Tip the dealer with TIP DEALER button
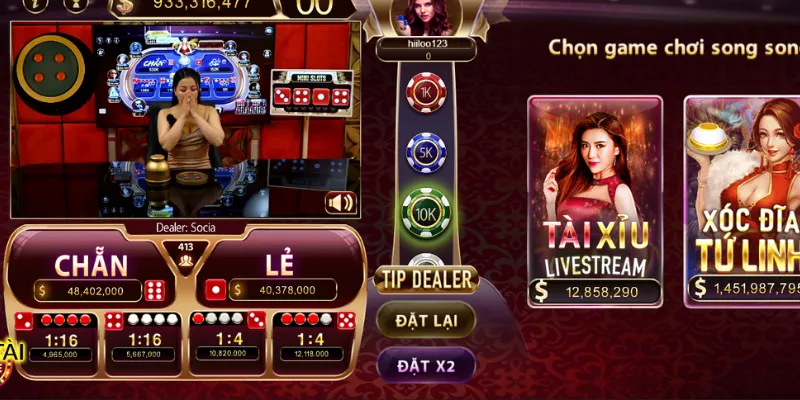The height and width of the screenshot is (400, 800). point(425,279)
